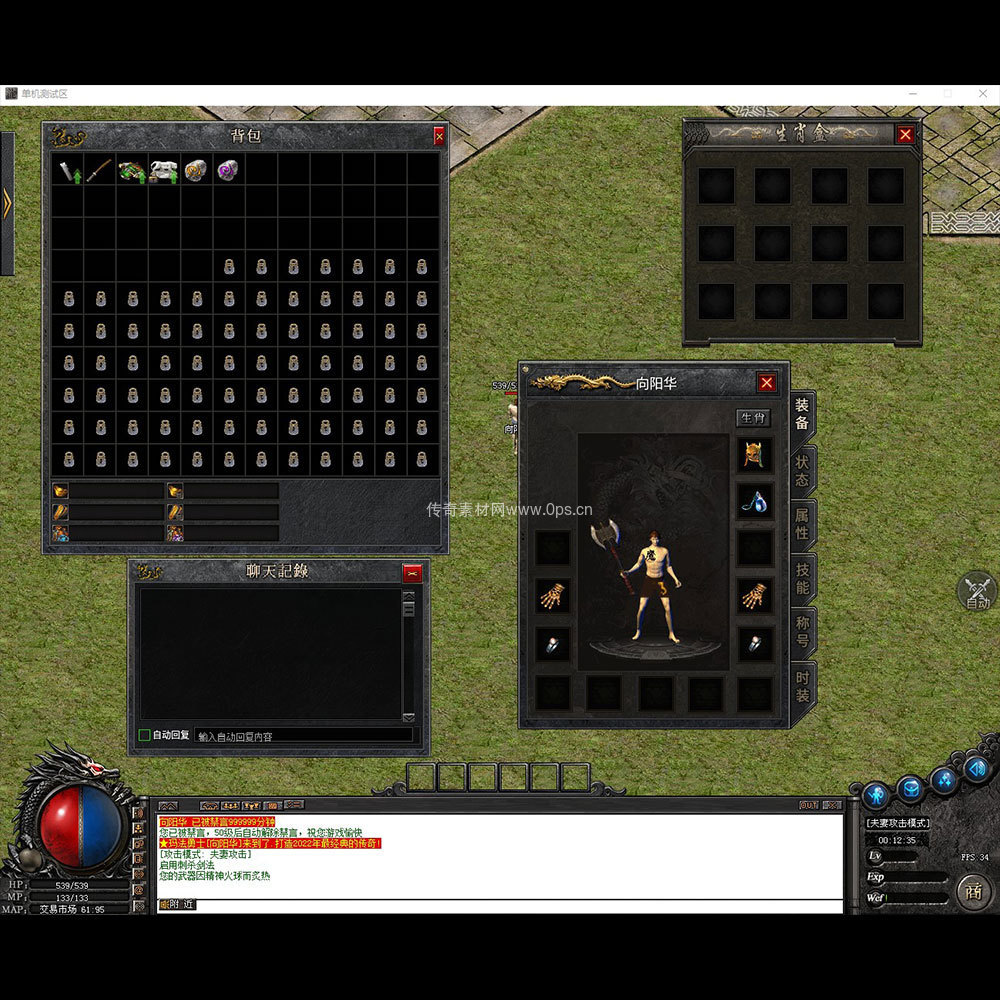Select the 称号 title tab
The height and width of the screenshot is (1000, 1000).
(x=802, y=632)
